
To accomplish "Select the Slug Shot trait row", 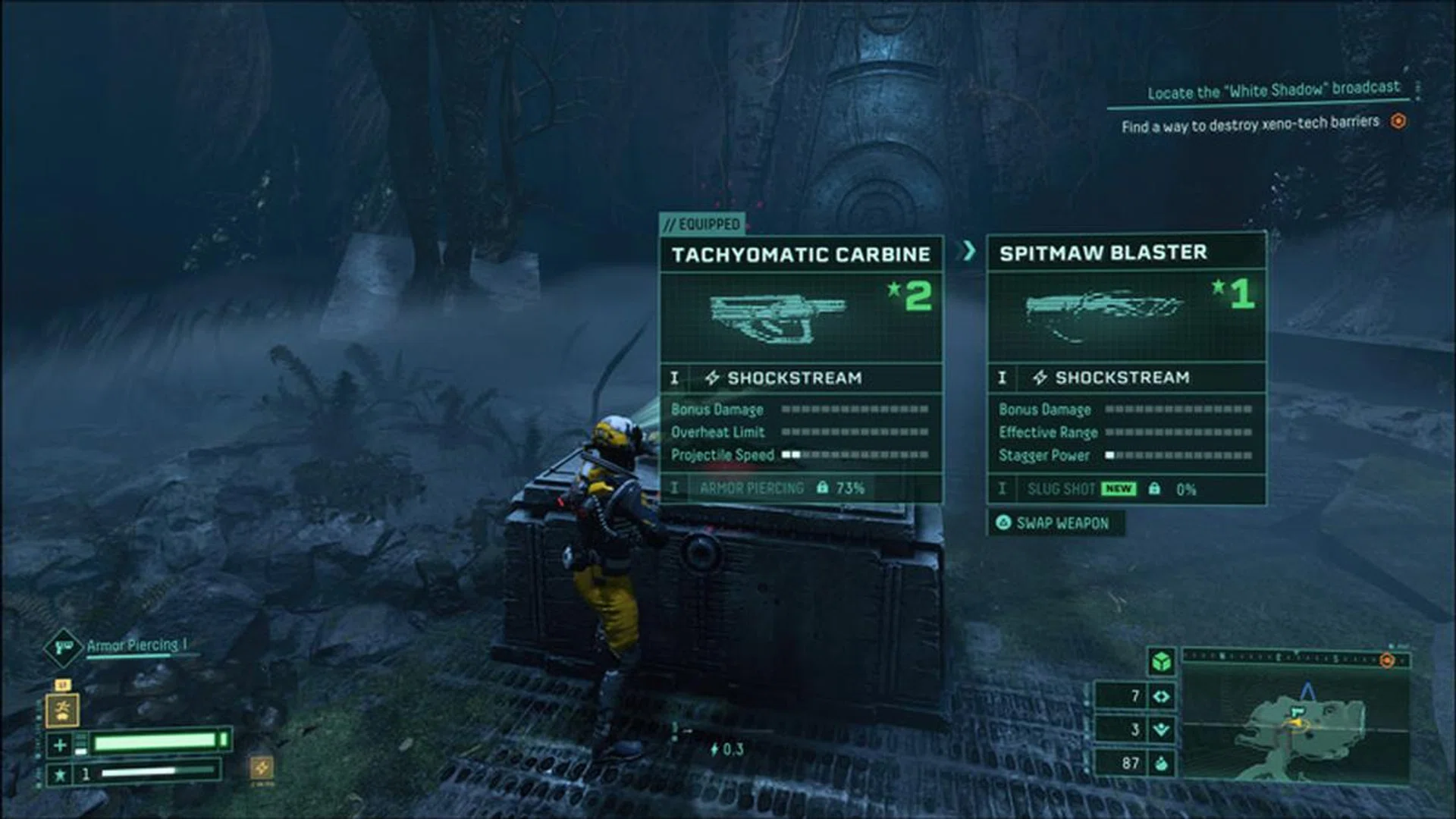I will [x=1126, y=489].
